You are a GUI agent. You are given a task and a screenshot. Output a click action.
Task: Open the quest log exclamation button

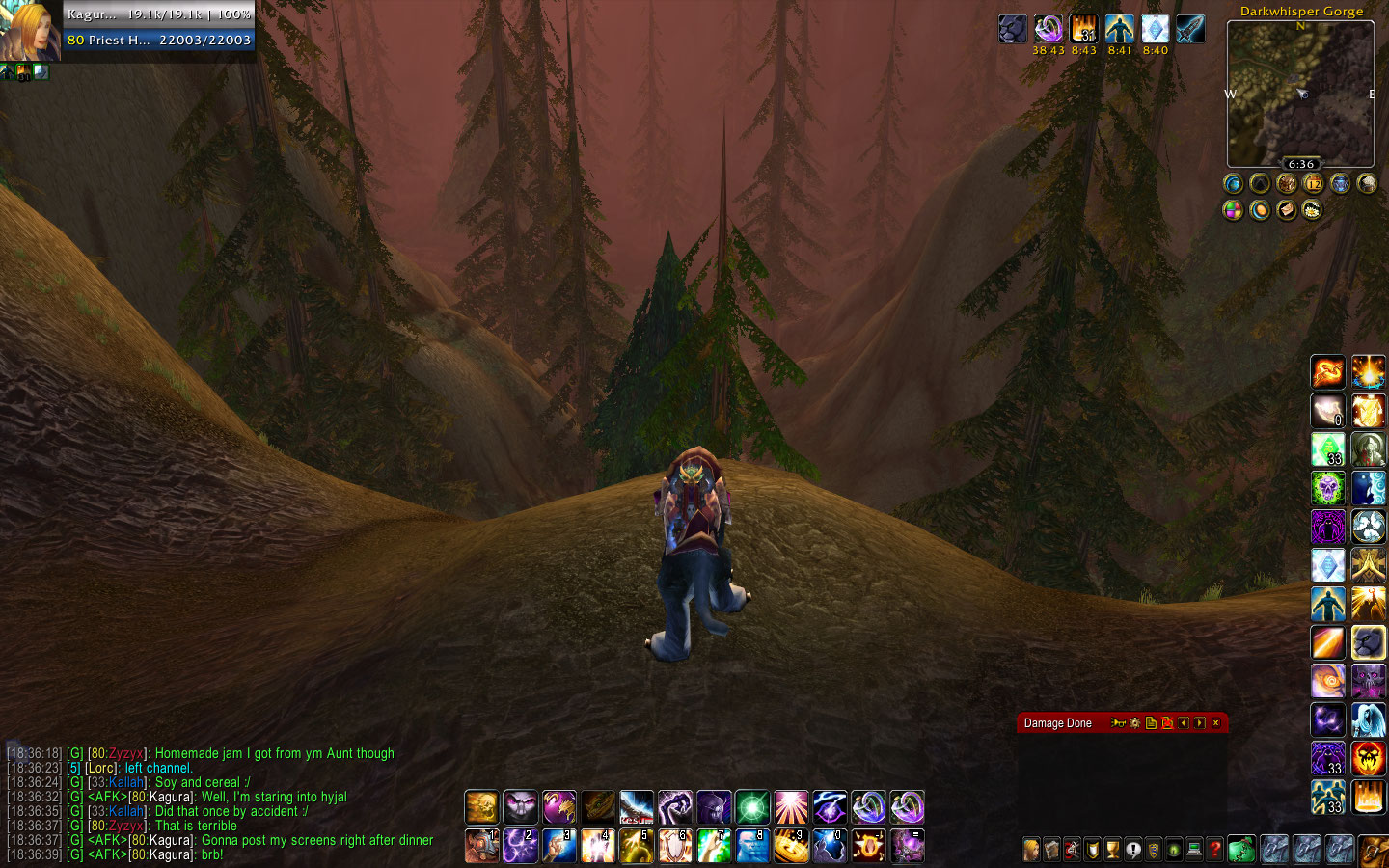1133,850
